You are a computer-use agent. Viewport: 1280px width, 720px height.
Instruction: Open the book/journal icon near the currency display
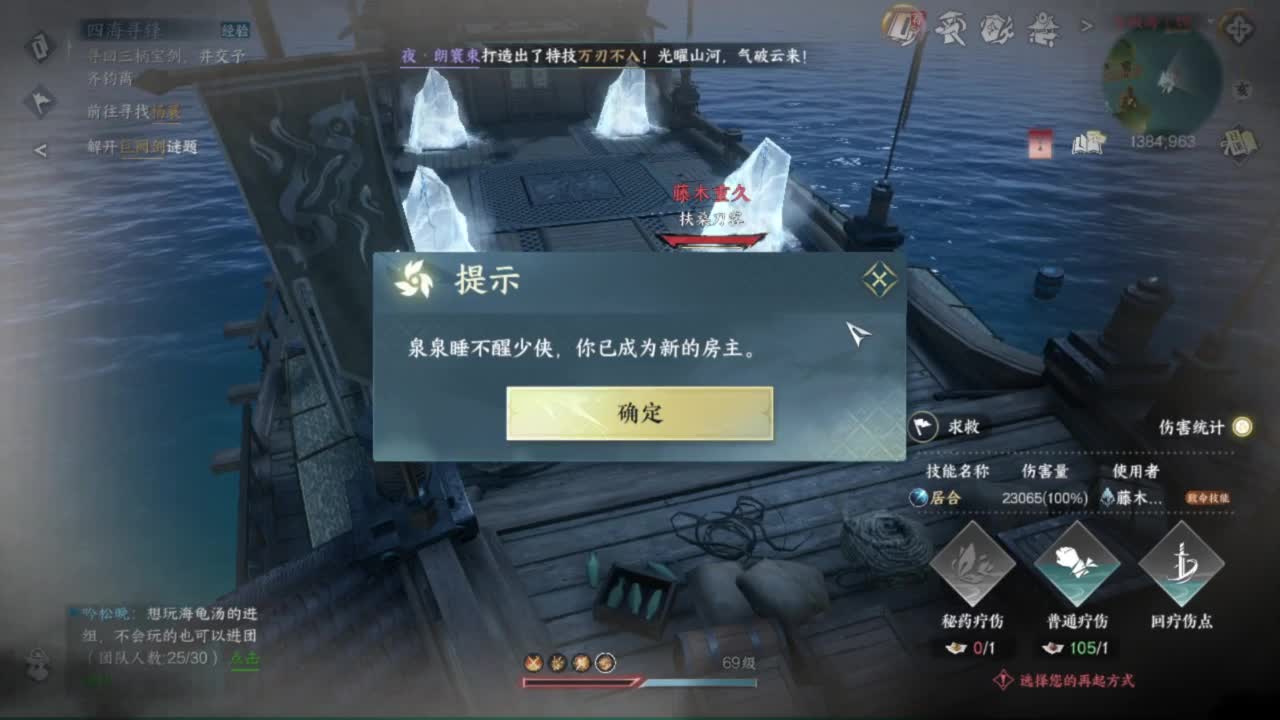click(1087, 144)
